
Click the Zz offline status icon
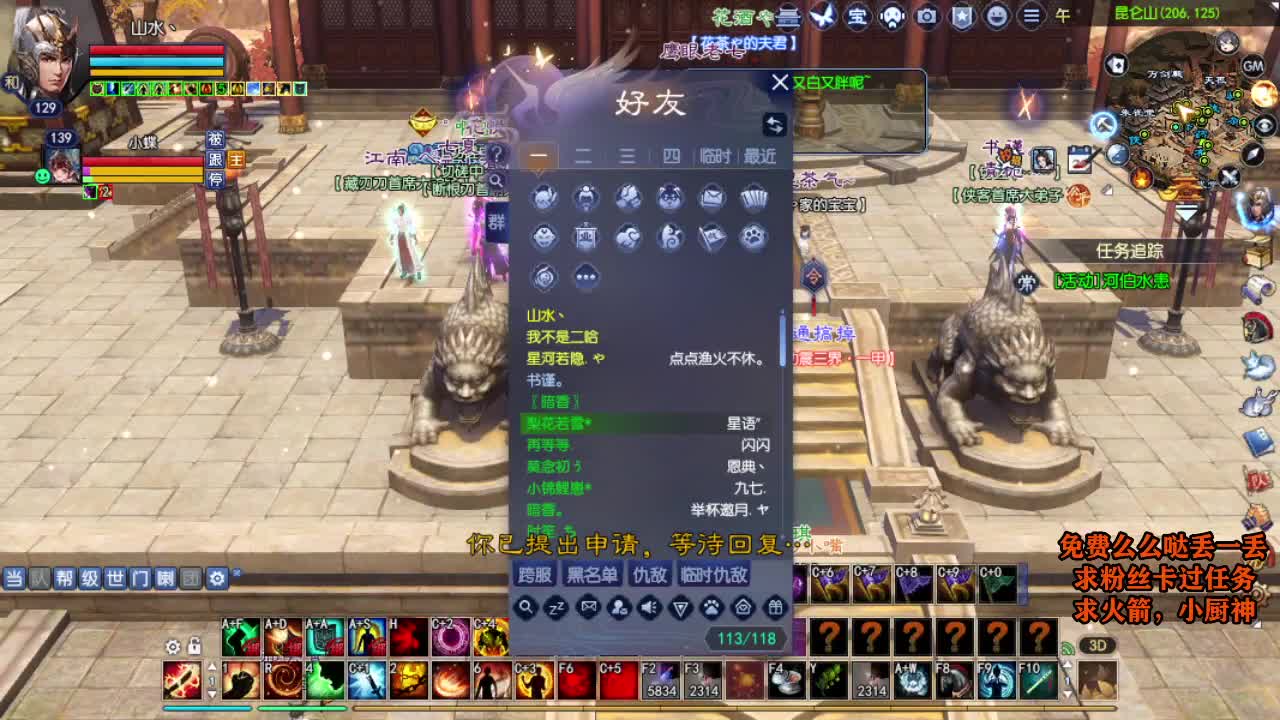click(x=557, y=608)
